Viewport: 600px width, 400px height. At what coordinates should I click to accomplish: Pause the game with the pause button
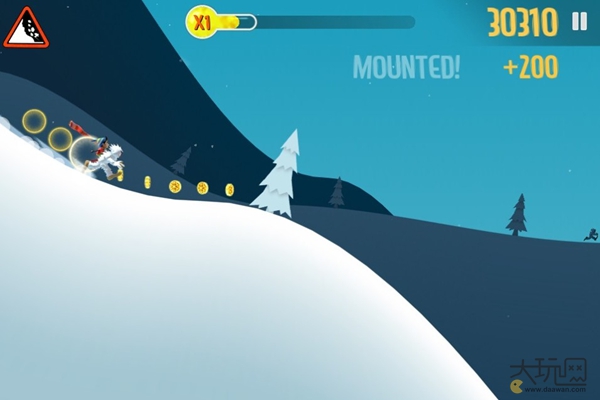579,21
